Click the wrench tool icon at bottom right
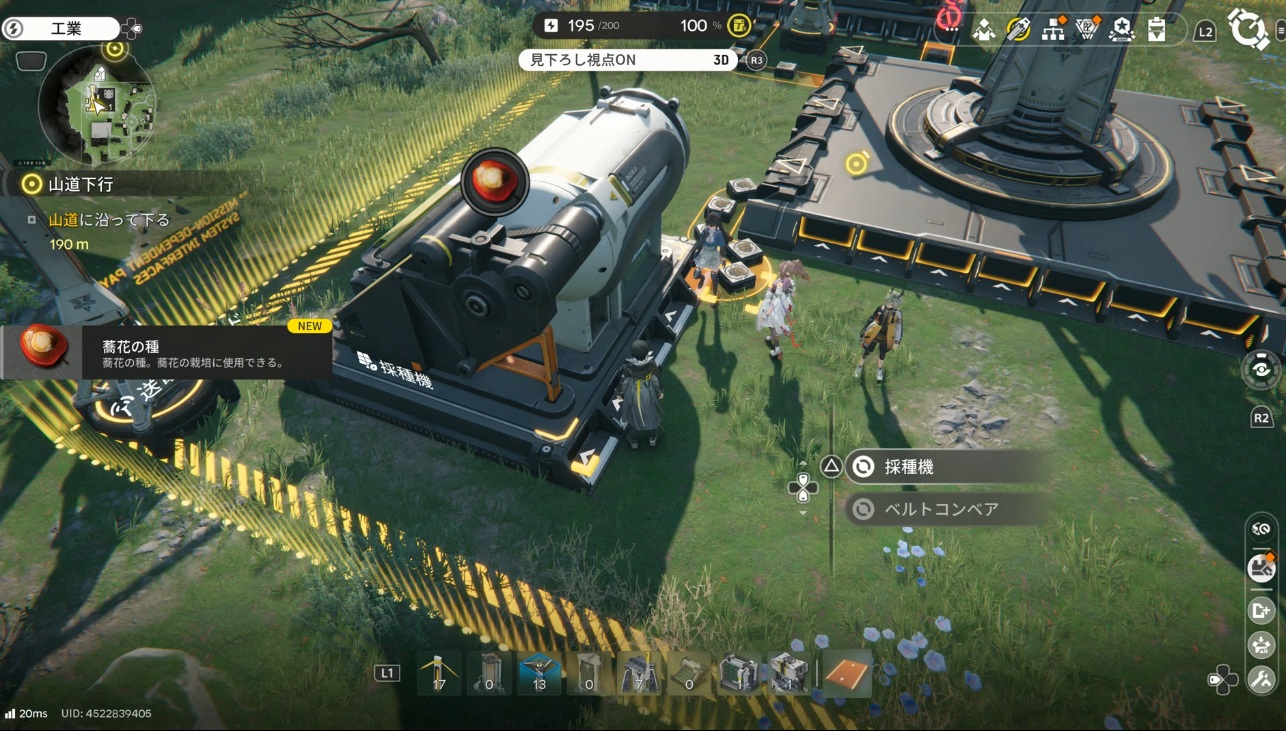This screenshot has height=731, width=1286. (x=1261, y=679)
